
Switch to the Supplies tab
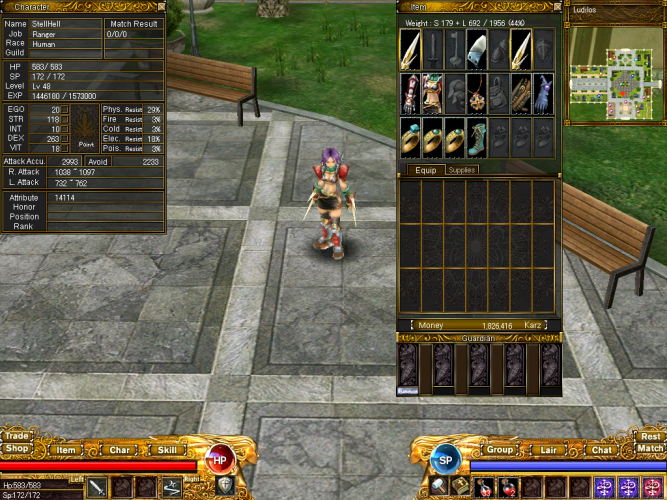coord(461,170)
